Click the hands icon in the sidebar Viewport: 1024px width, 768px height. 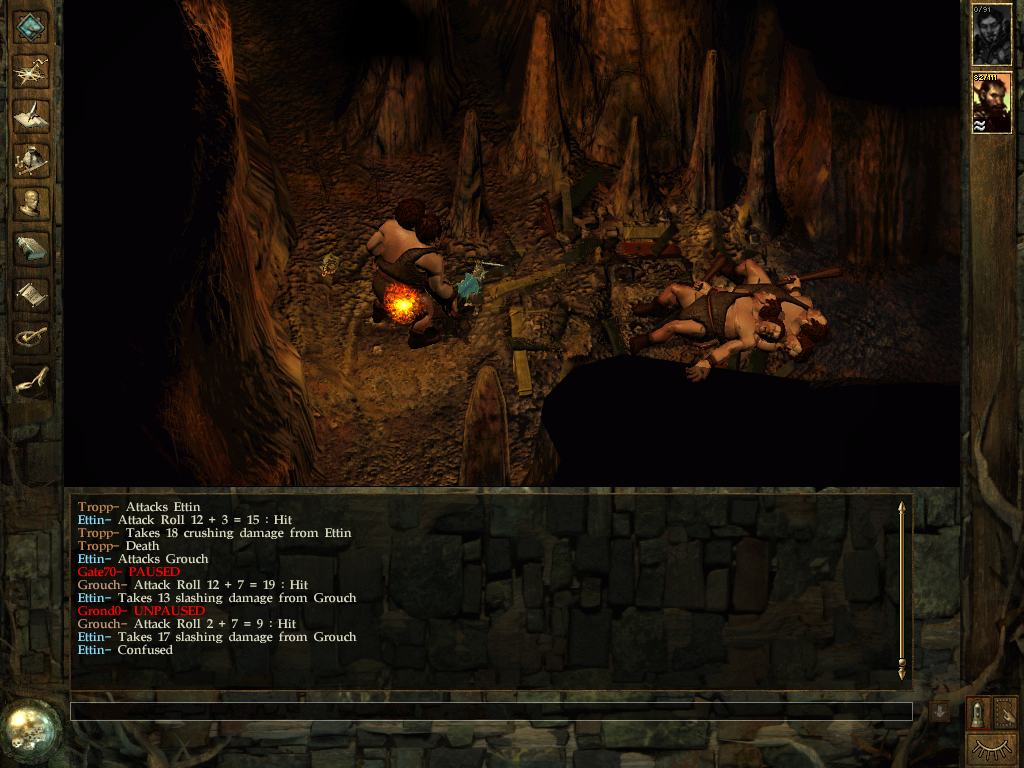[x=31, y=380]
